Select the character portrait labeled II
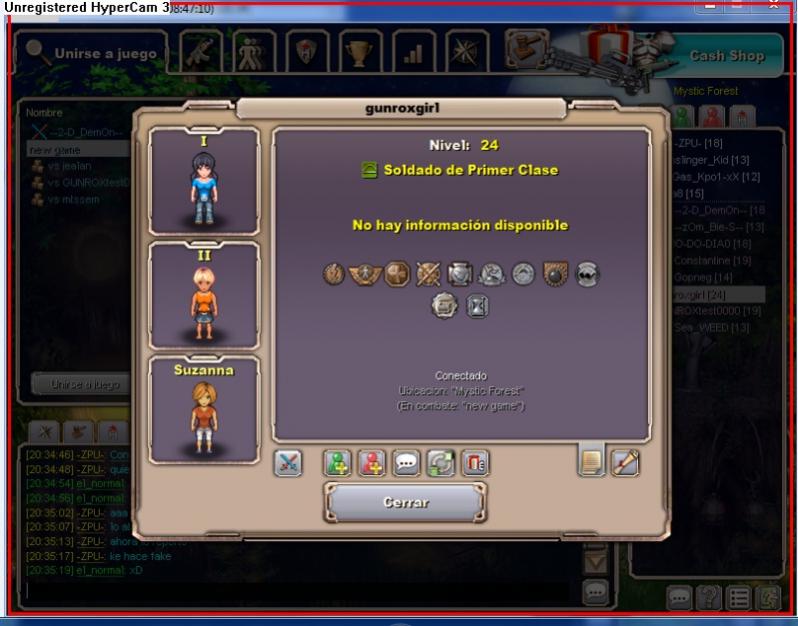The width and height of the screenshot is (798, 626). pyautogui.click(x=203, y=295)
